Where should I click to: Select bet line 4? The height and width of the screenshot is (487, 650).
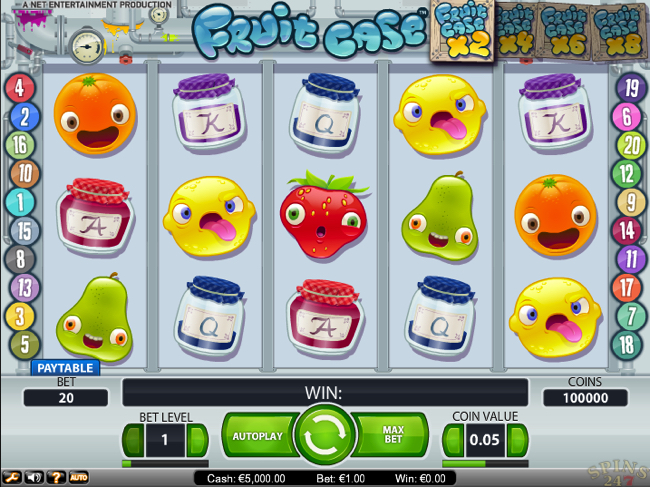tap(20, 88)
